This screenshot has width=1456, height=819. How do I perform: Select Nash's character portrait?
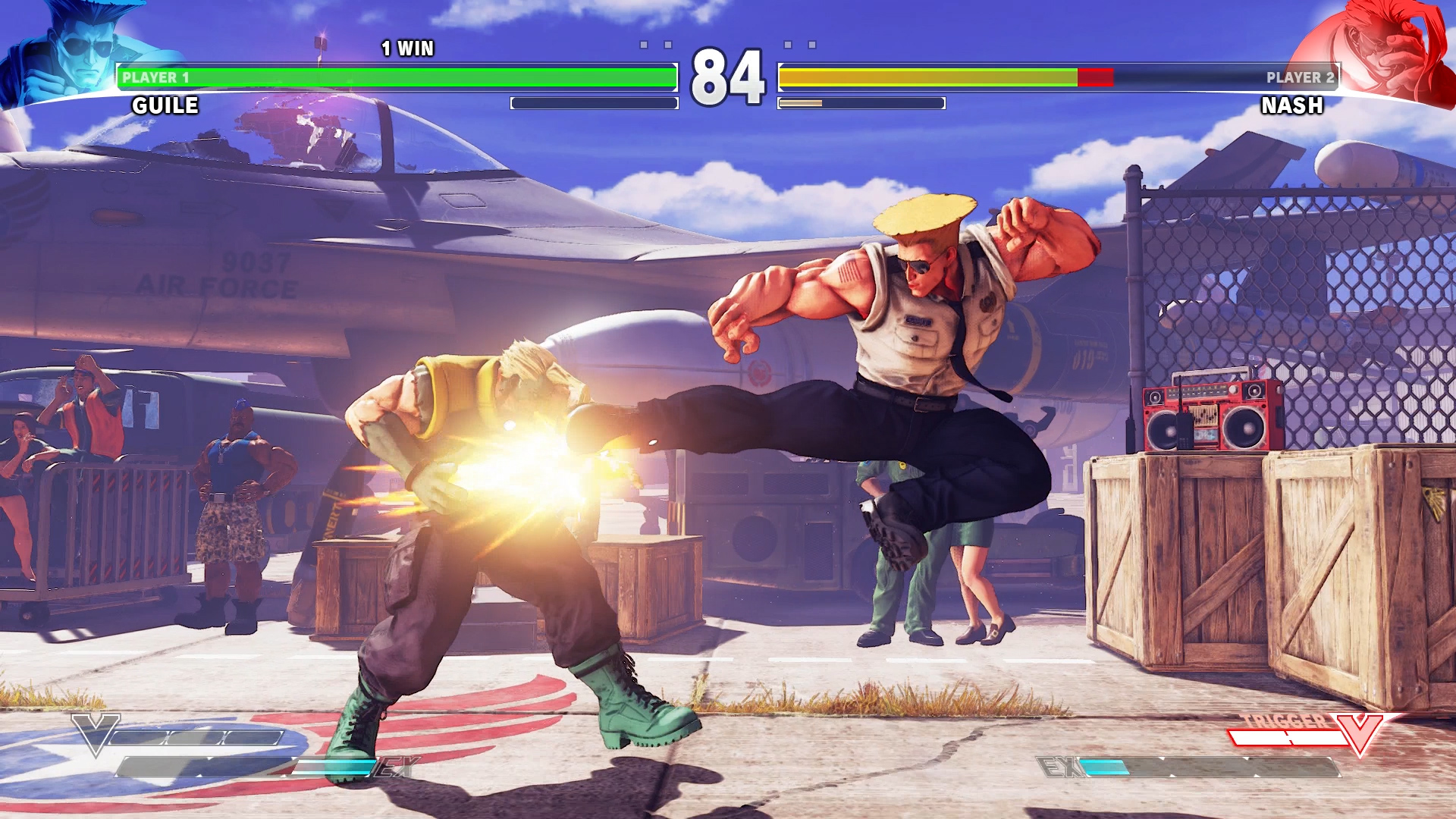1388,45
